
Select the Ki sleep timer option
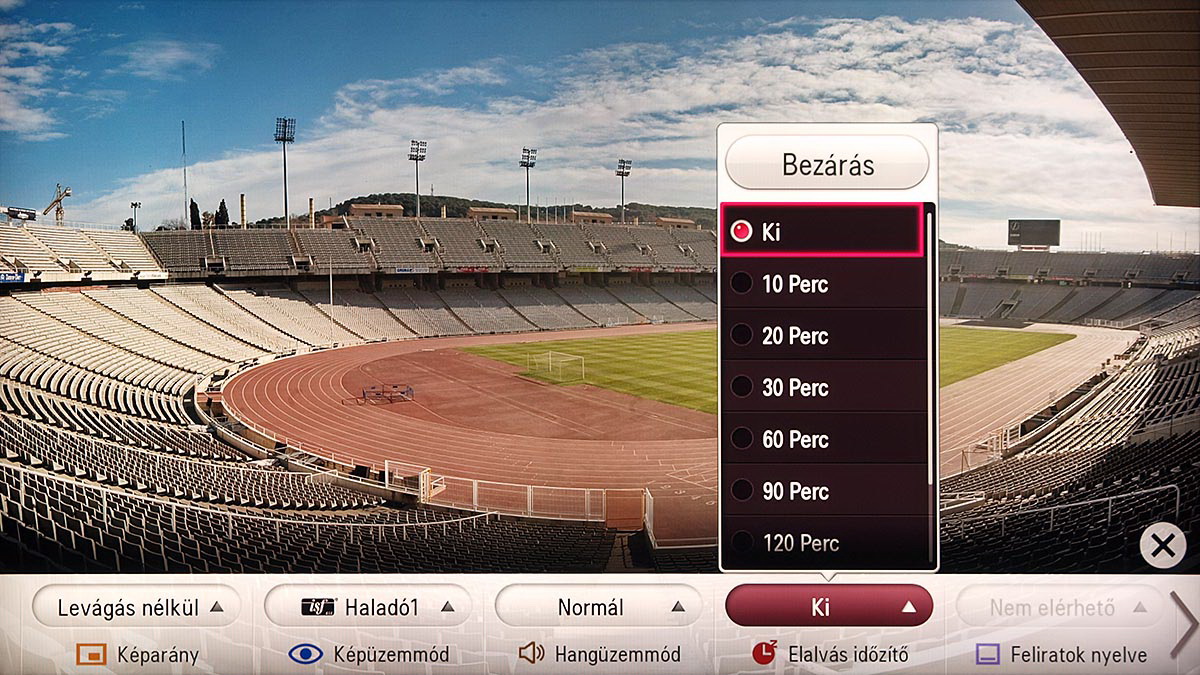pyautogui.click(x=820, y=232)
